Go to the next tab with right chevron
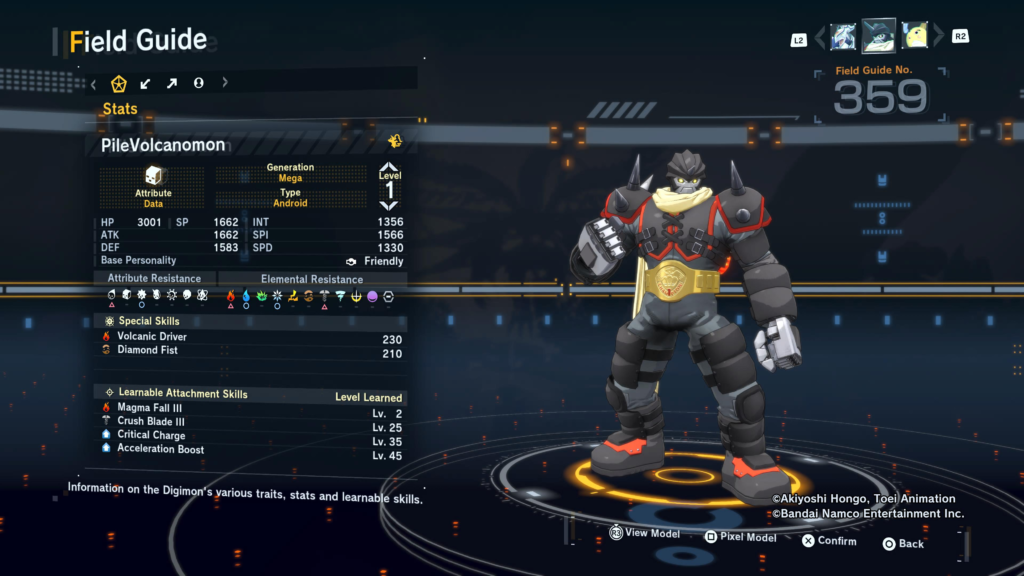This screenshot has height=576, width=1024. [x=225, y=83]
